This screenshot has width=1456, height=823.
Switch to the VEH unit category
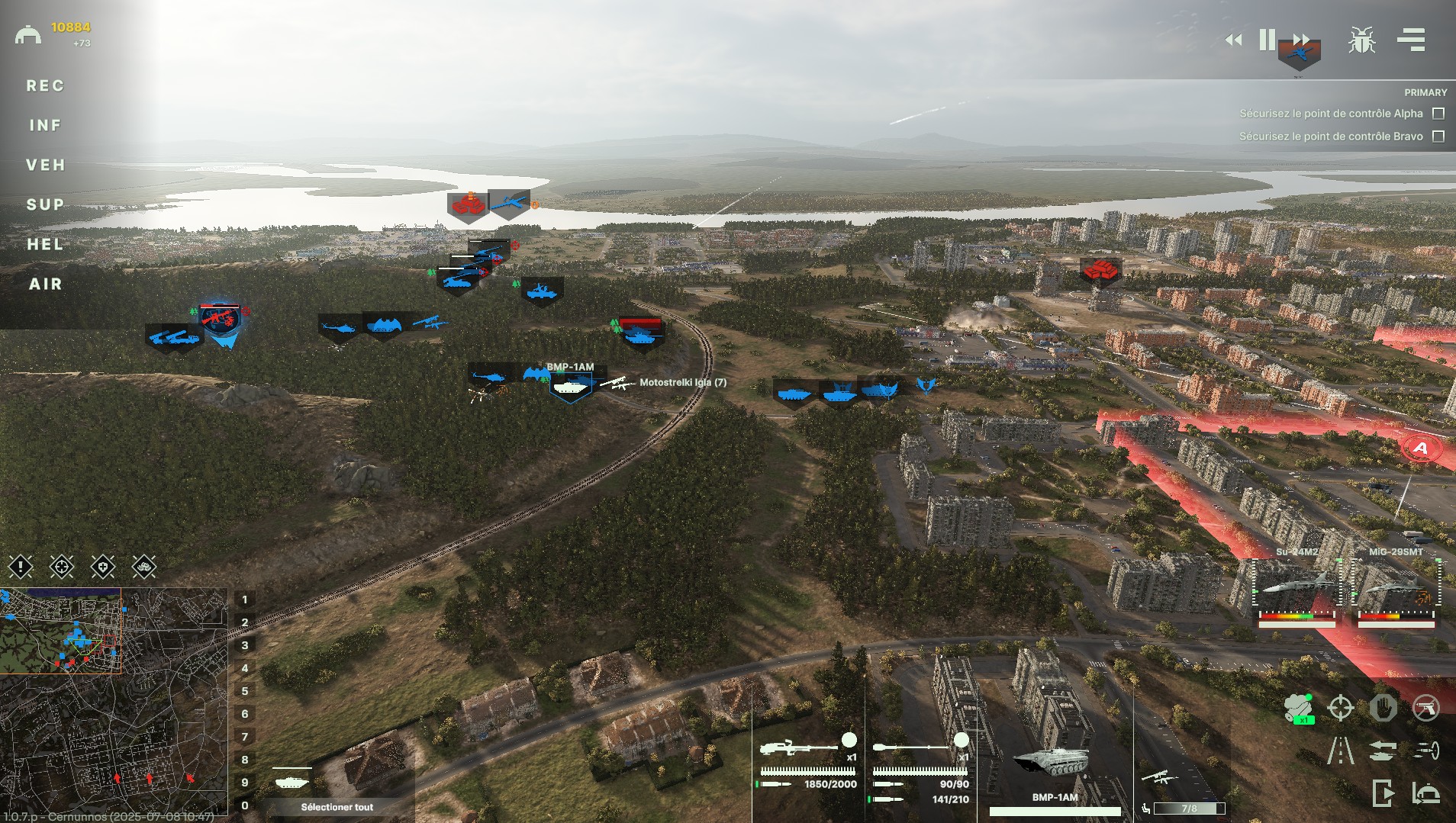(x=45, y=165)
